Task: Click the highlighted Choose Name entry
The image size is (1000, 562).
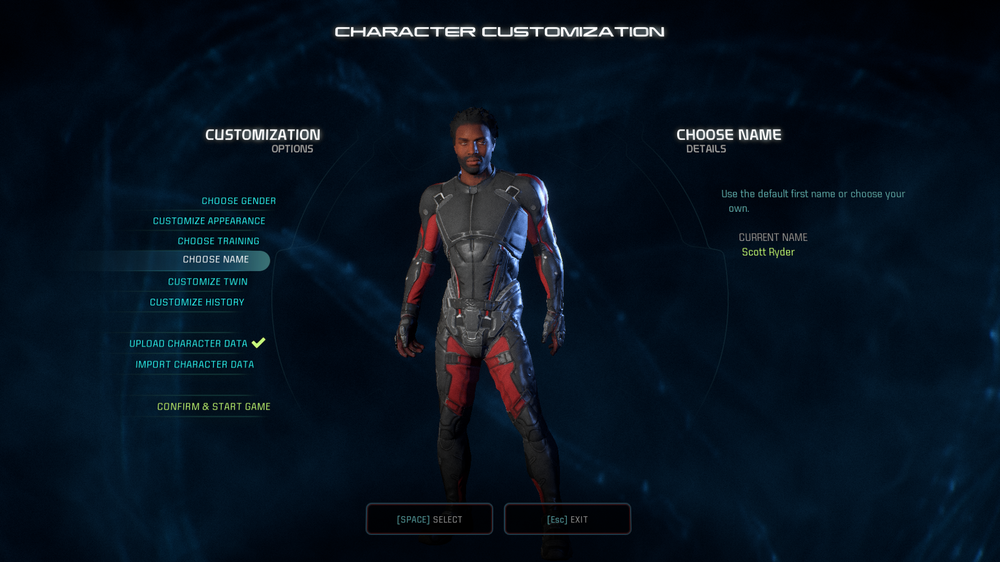Action: click(x=215, y=260)
